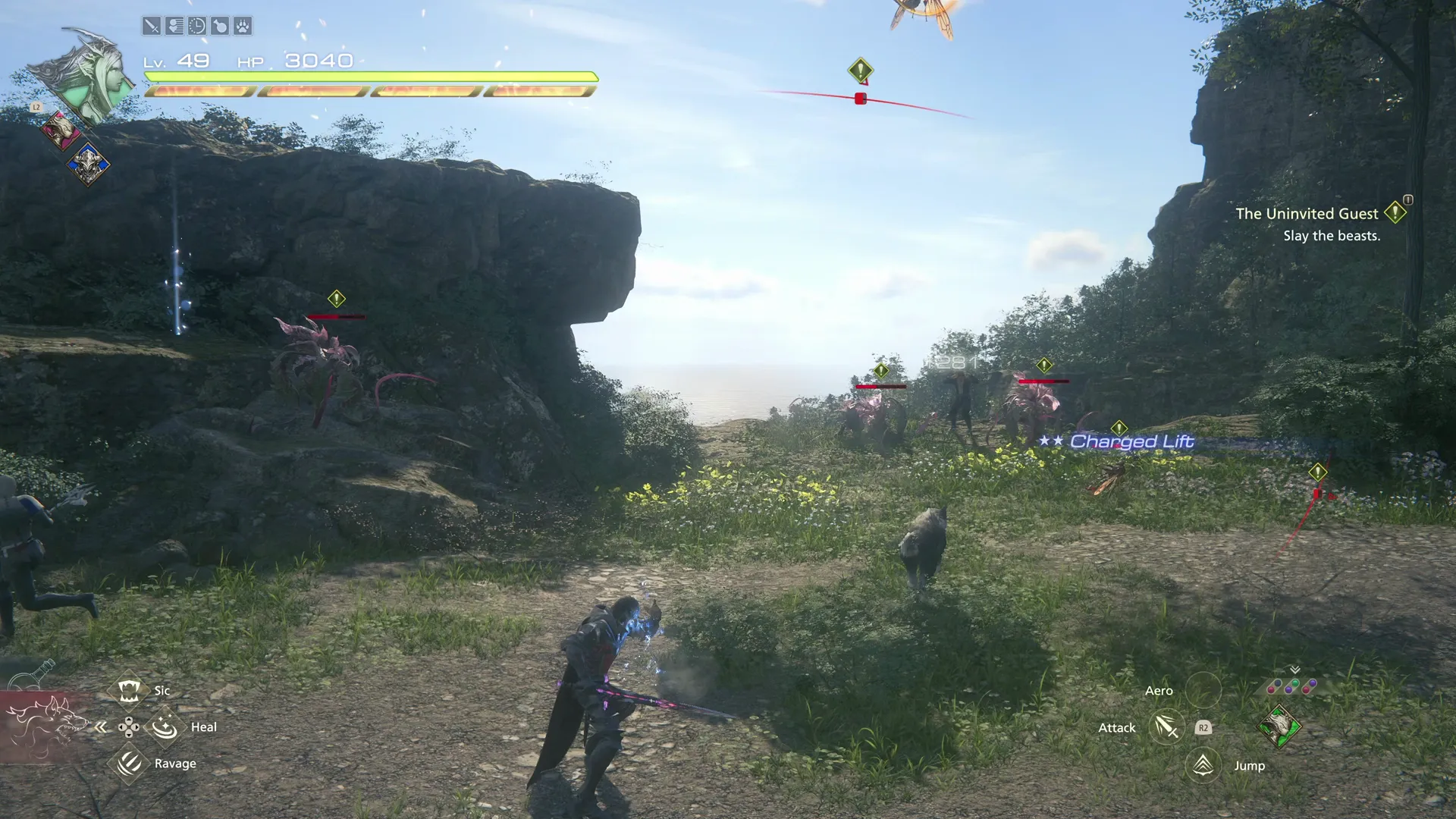This screenshot has width=1456, height=819.
Task: Toggle the first ability-set pill indicator
Action: click(1274, 687)
